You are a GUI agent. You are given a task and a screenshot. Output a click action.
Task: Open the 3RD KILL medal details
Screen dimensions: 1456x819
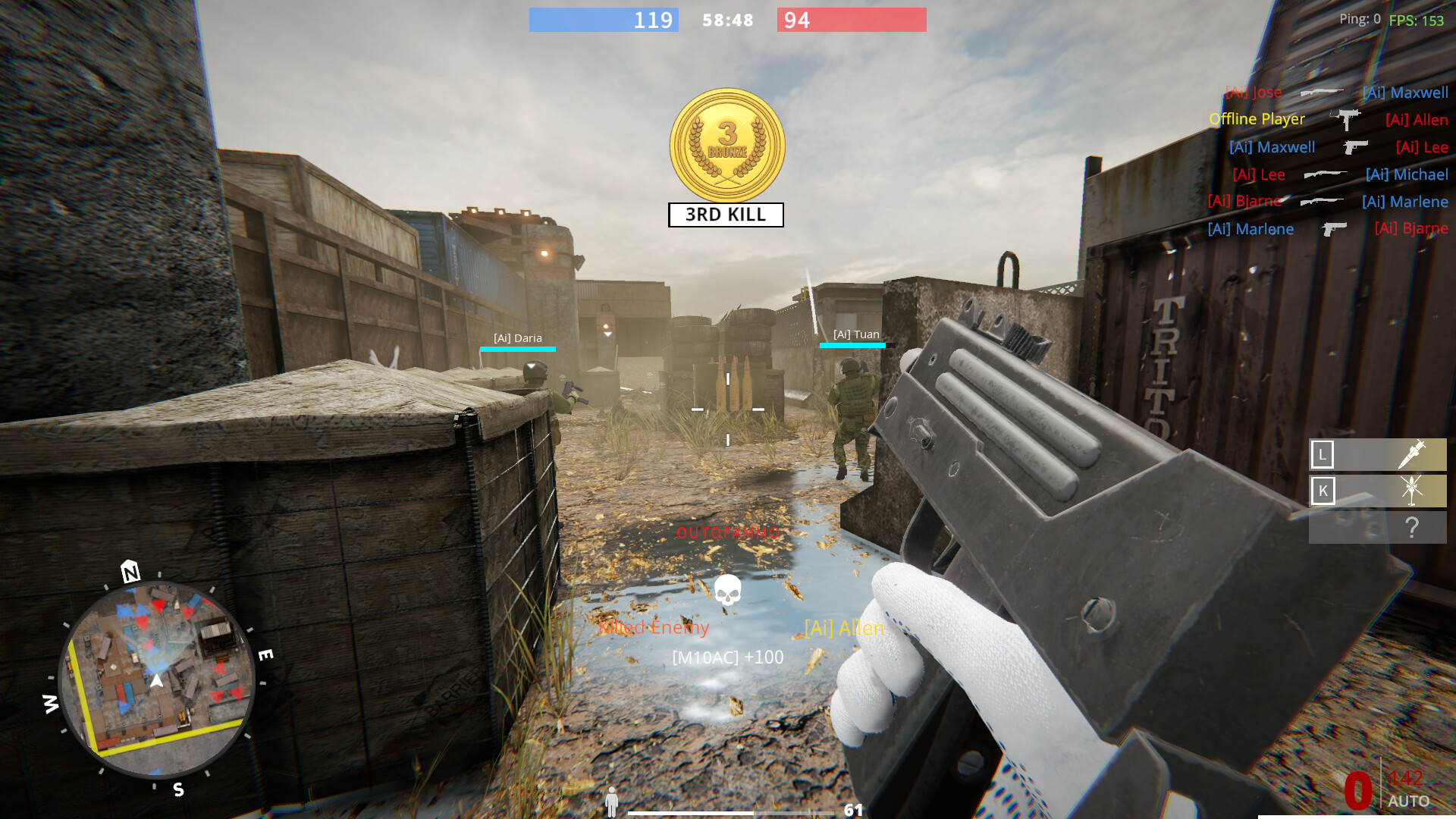click(726, 146)
